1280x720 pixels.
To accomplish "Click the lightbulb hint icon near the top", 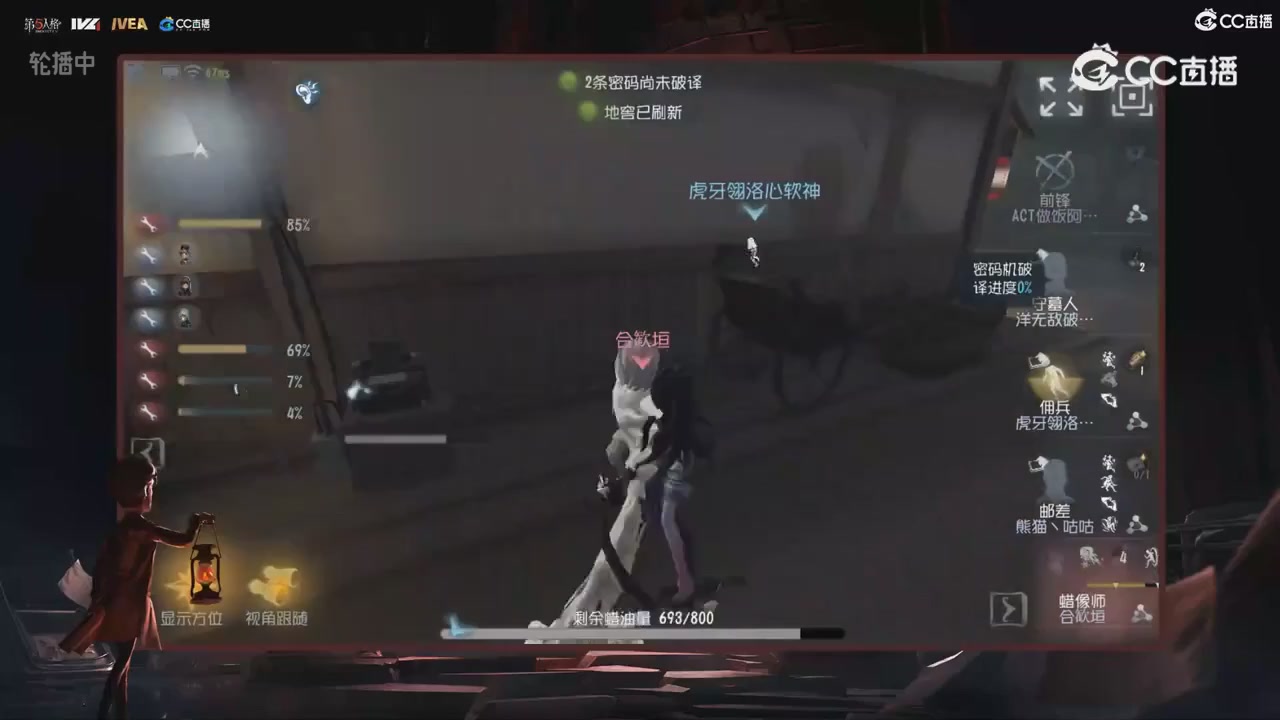I will 308,92.
